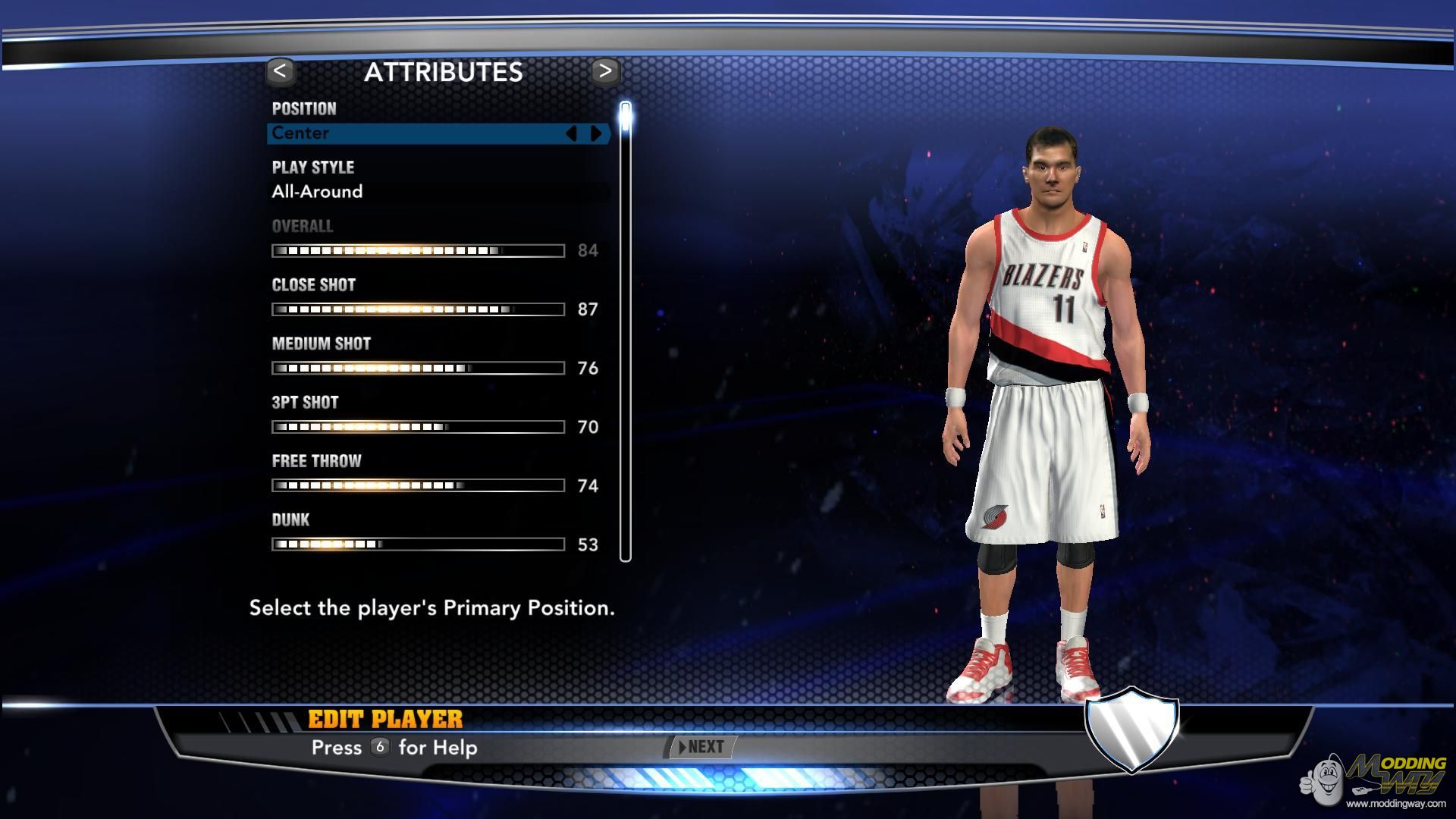The width and height of the screenshot is (1456, 819).
Task: Click the NEXT button
Action: point(702,747)
